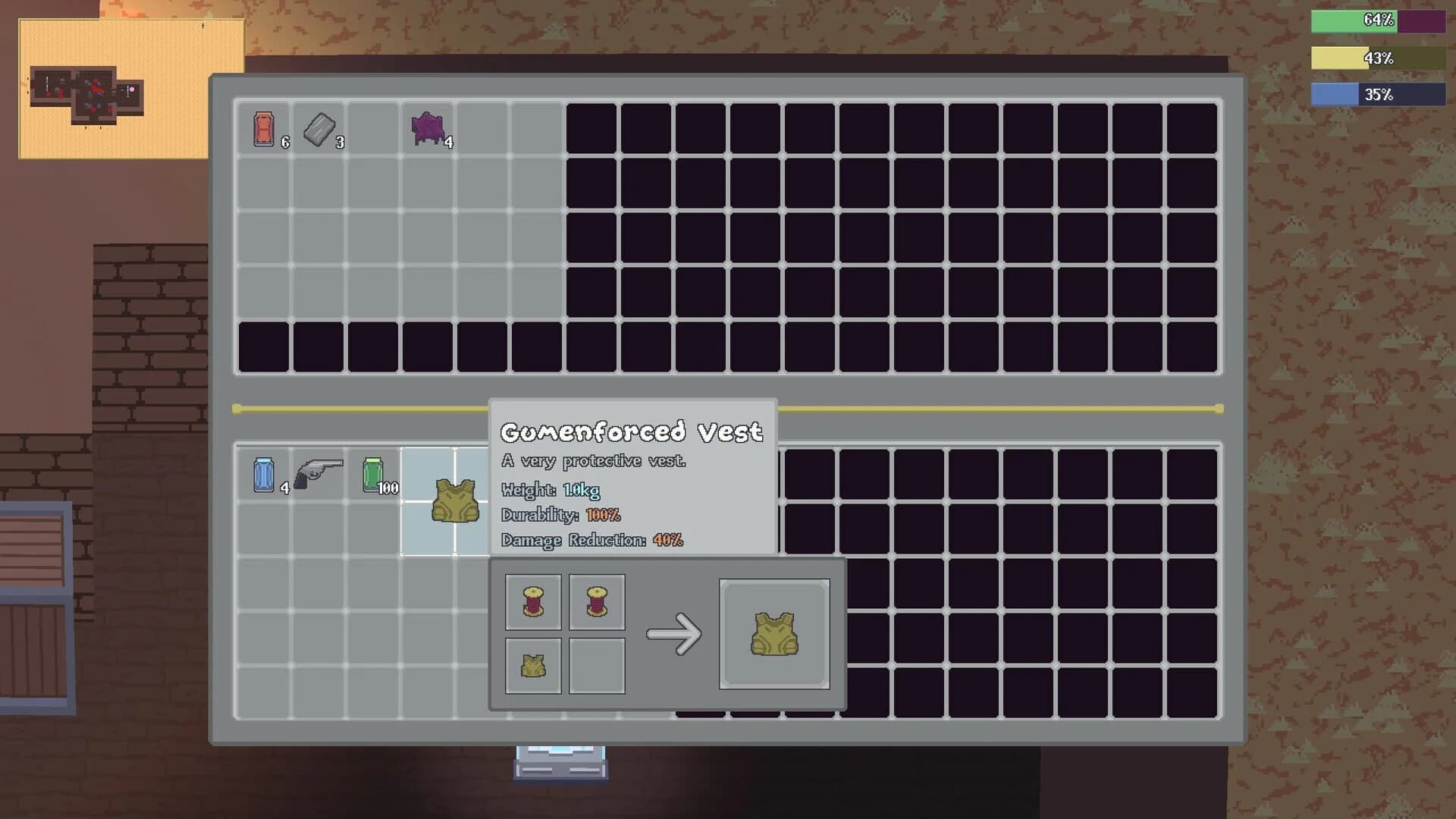This screenshot has width=1456, height=819.
Task: Click the vest ingredient in the recipe grid
Action: (532, 665)
